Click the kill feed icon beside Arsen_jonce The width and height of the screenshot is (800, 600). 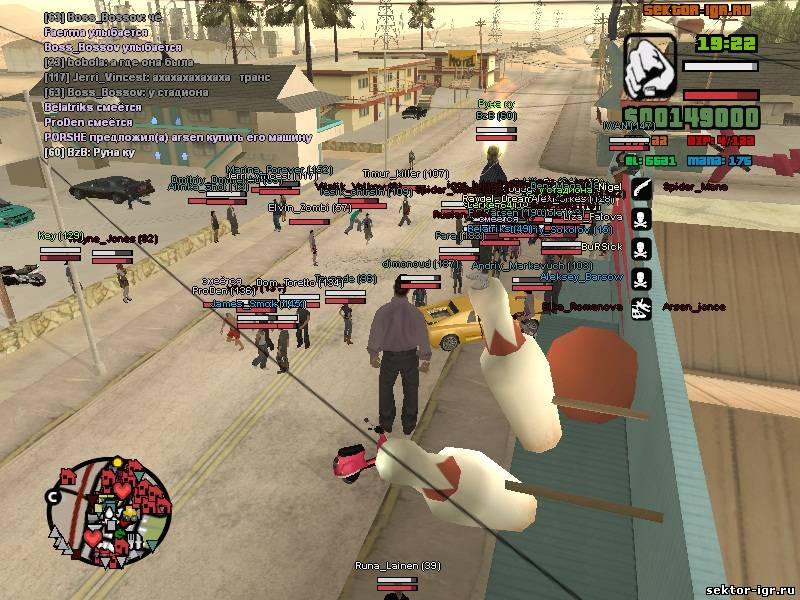pos(642,307)
